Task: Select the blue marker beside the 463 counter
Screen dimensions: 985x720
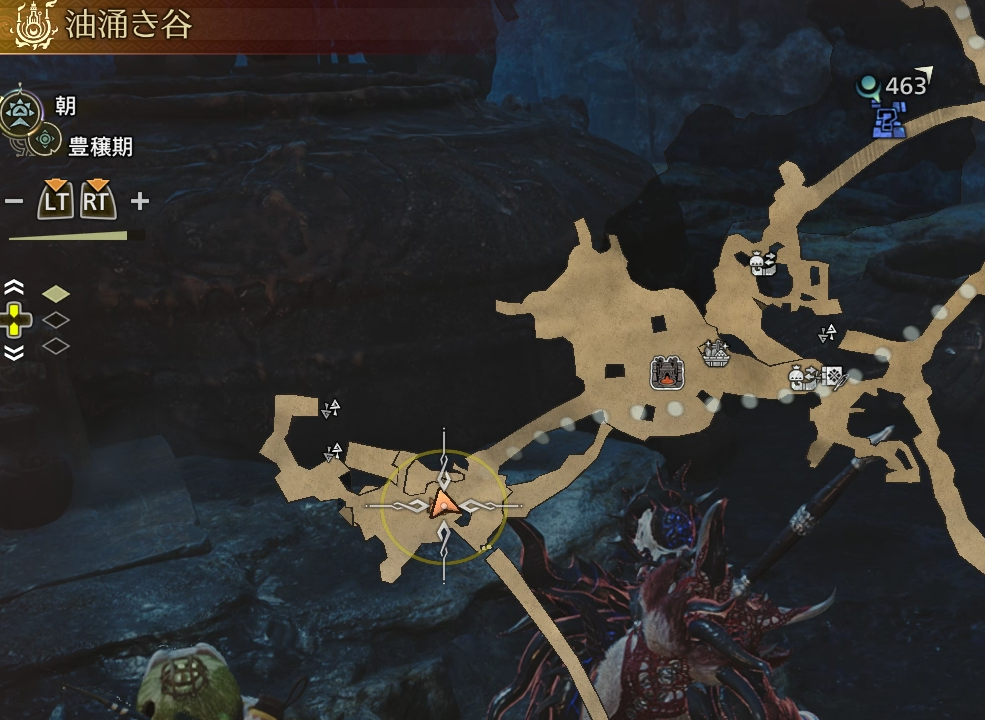Action: tap(888, 122)
